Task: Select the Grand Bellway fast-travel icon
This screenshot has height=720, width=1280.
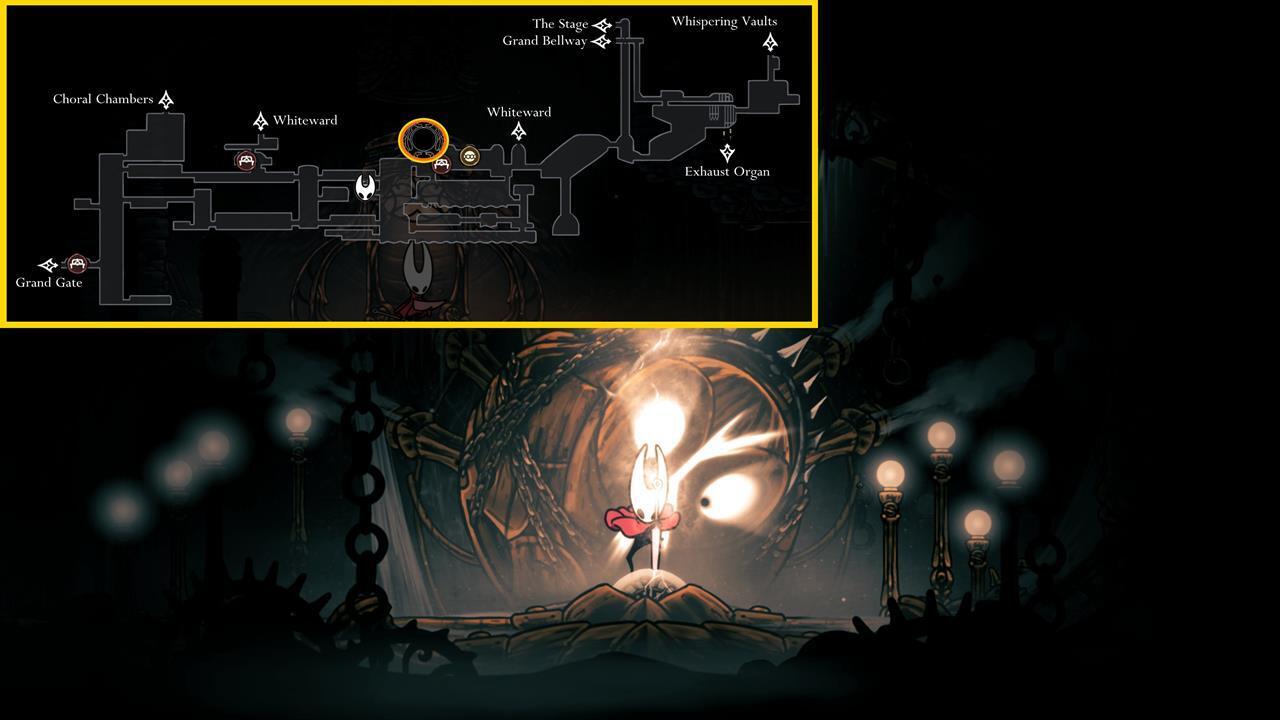Action: click(600, 41)
